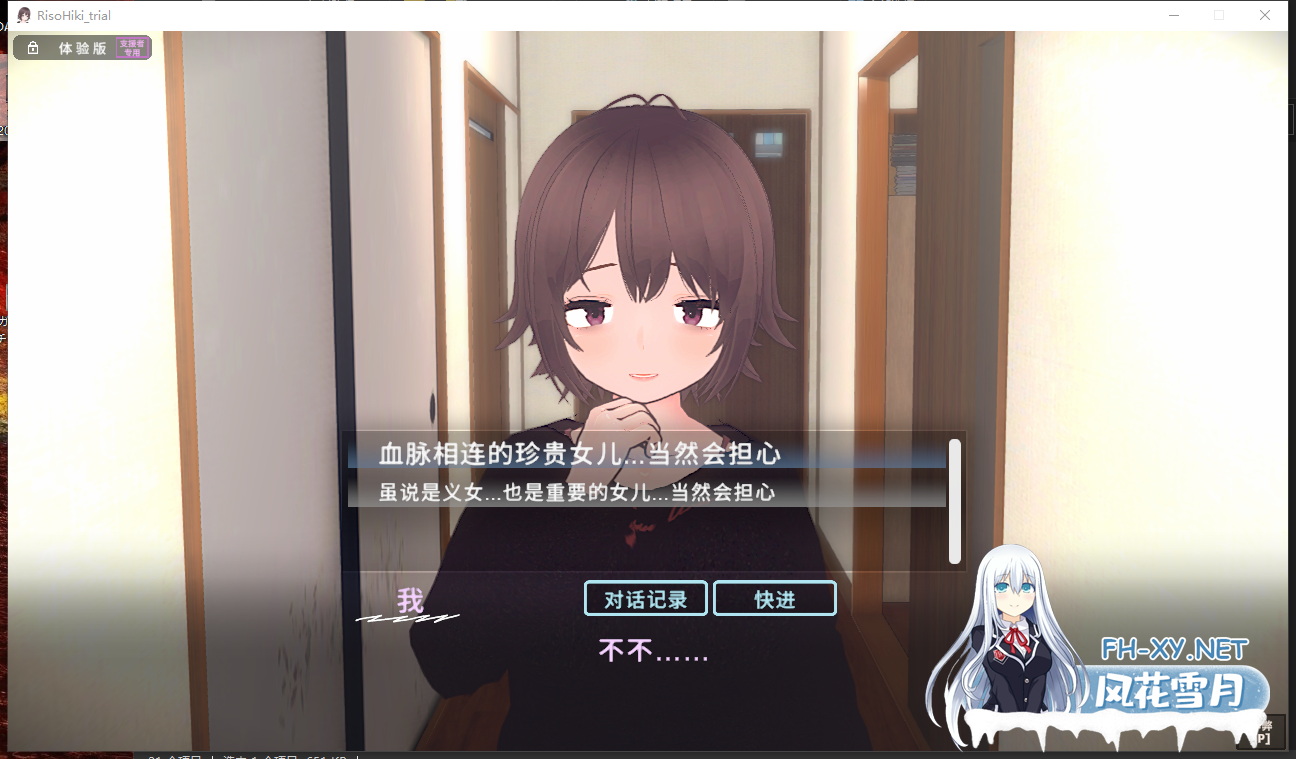Select the purple 支援者专用 supporter badge
Image resolution: width=1296 pixels, height=759 pixels.
click(x=132, y=47)
